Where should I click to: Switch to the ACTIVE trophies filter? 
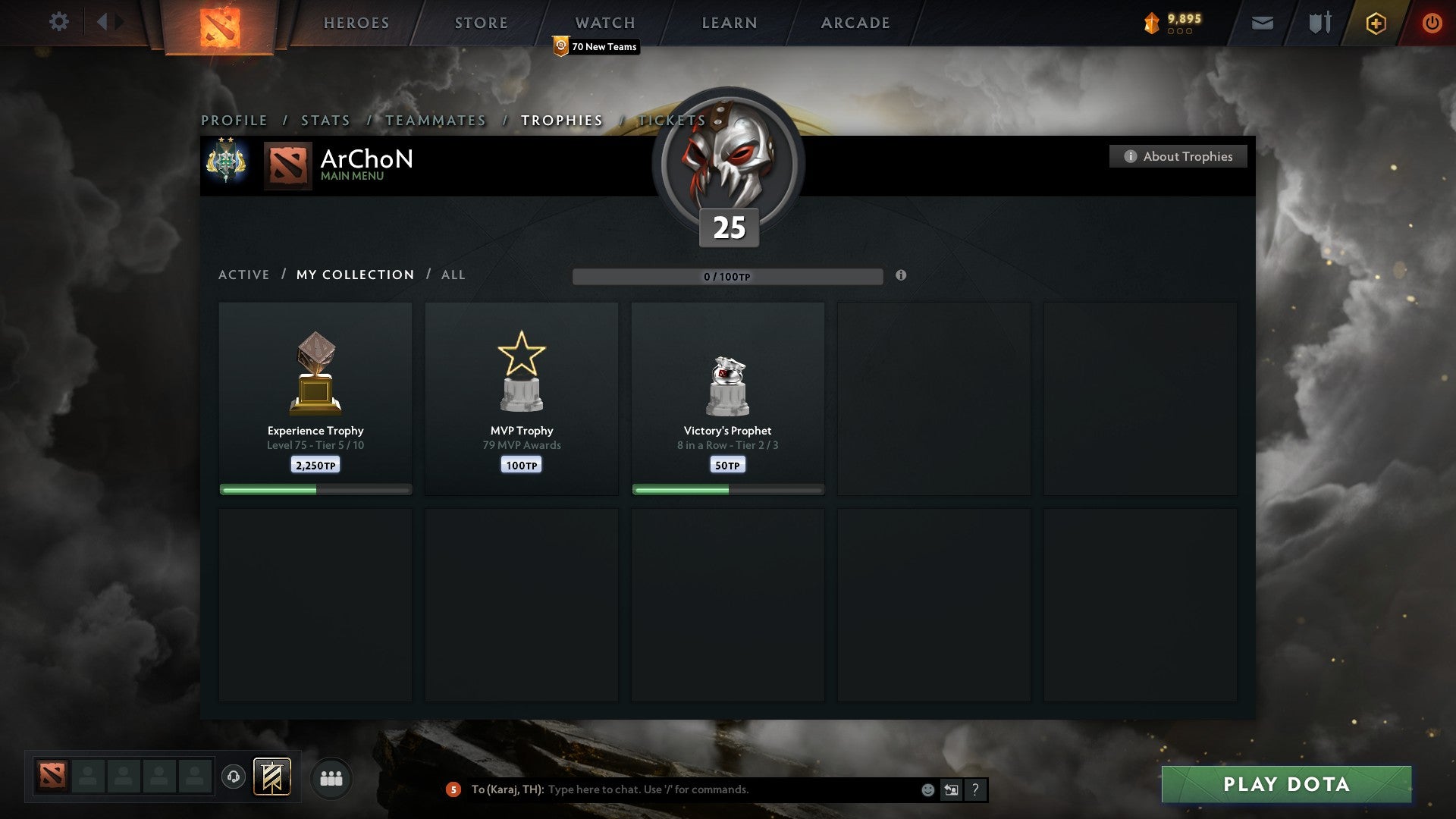243,275
